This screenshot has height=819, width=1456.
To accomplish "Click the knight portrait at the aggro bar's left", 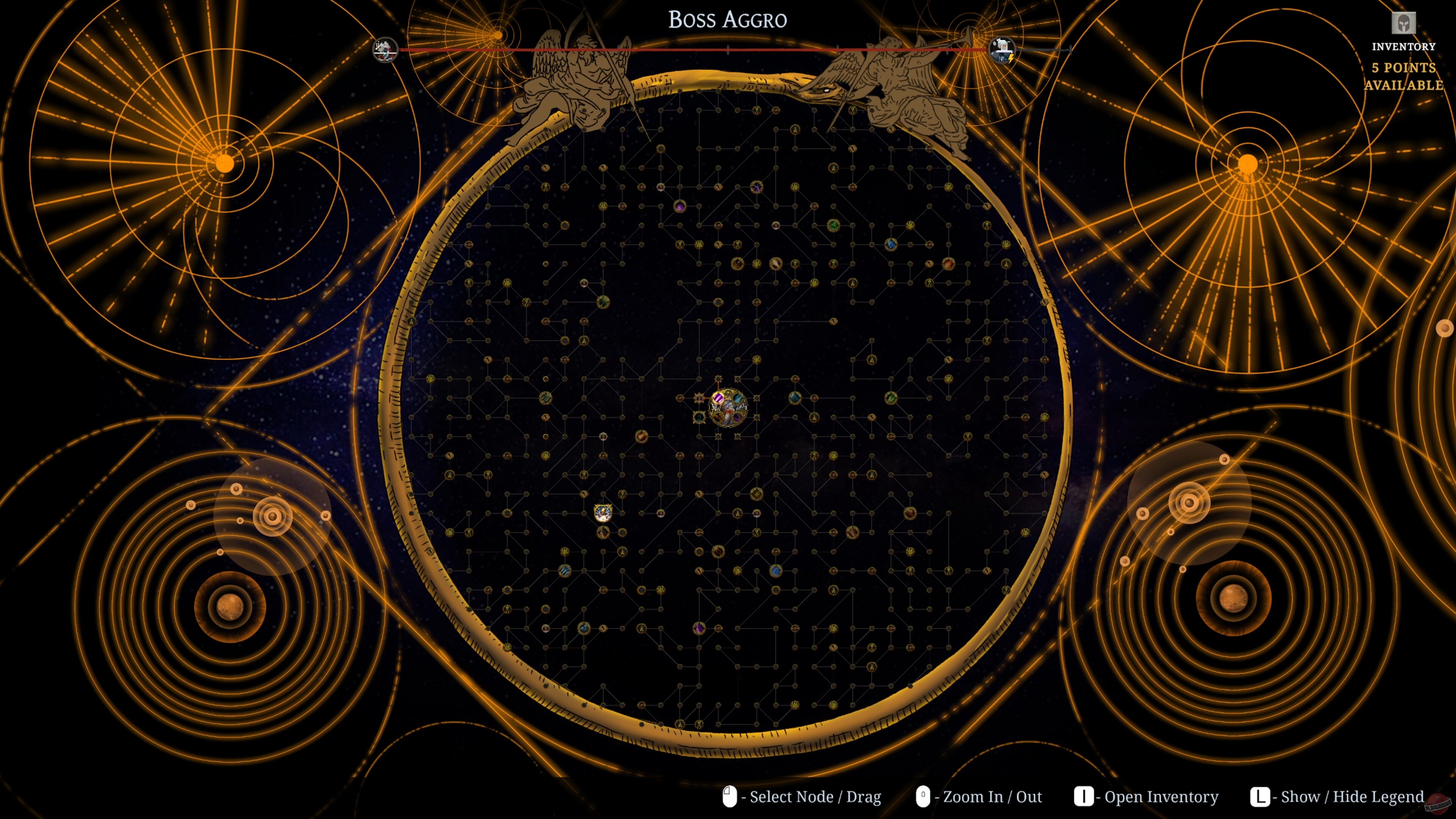I will tap(385, 50).
